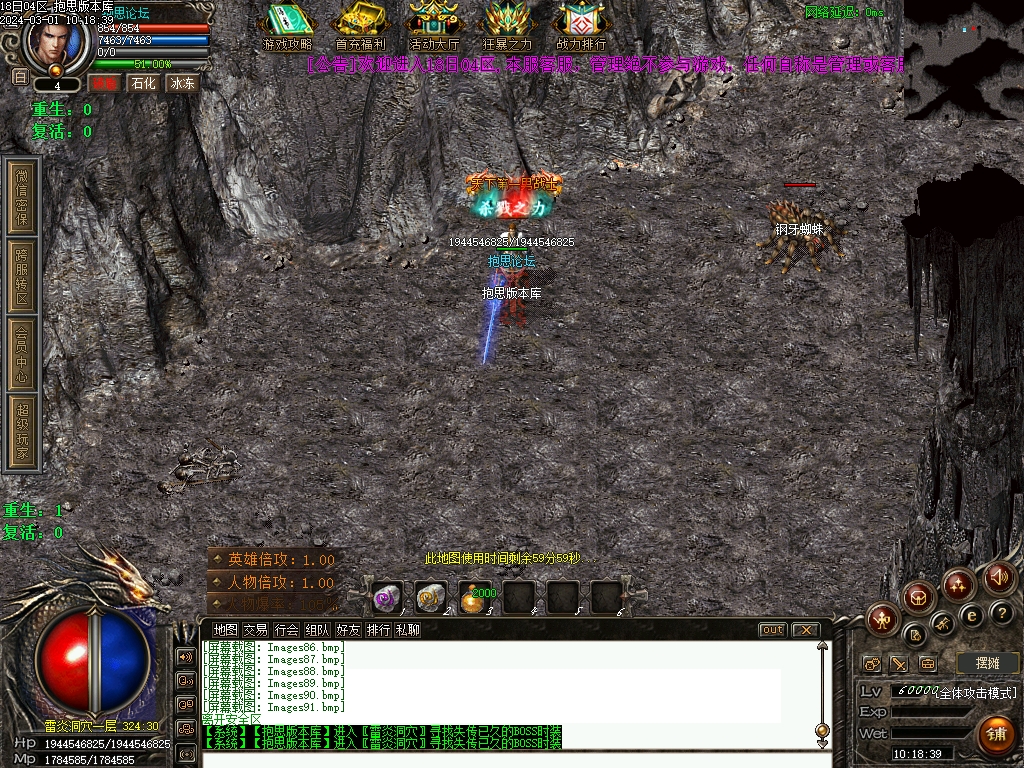
Task: Open the 首充福利 treasure chest icon
Action: 360,26
